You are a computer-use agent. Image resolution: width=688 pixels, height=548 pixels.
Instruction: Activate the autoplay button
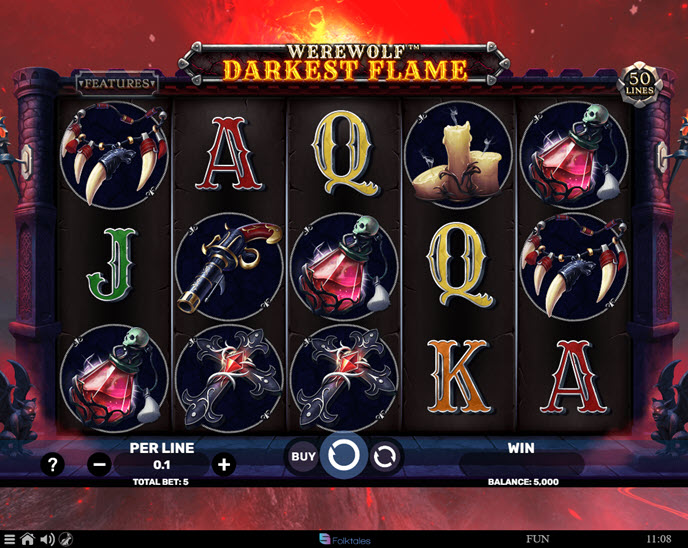pos(383,457)
